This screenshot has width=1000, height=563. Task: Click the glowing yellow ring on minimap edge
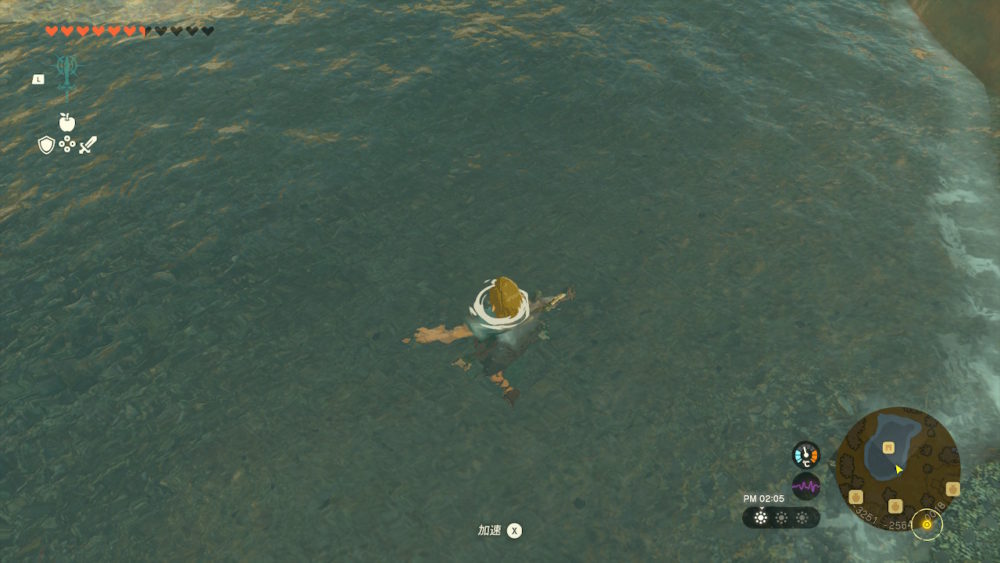coord(927,524)
